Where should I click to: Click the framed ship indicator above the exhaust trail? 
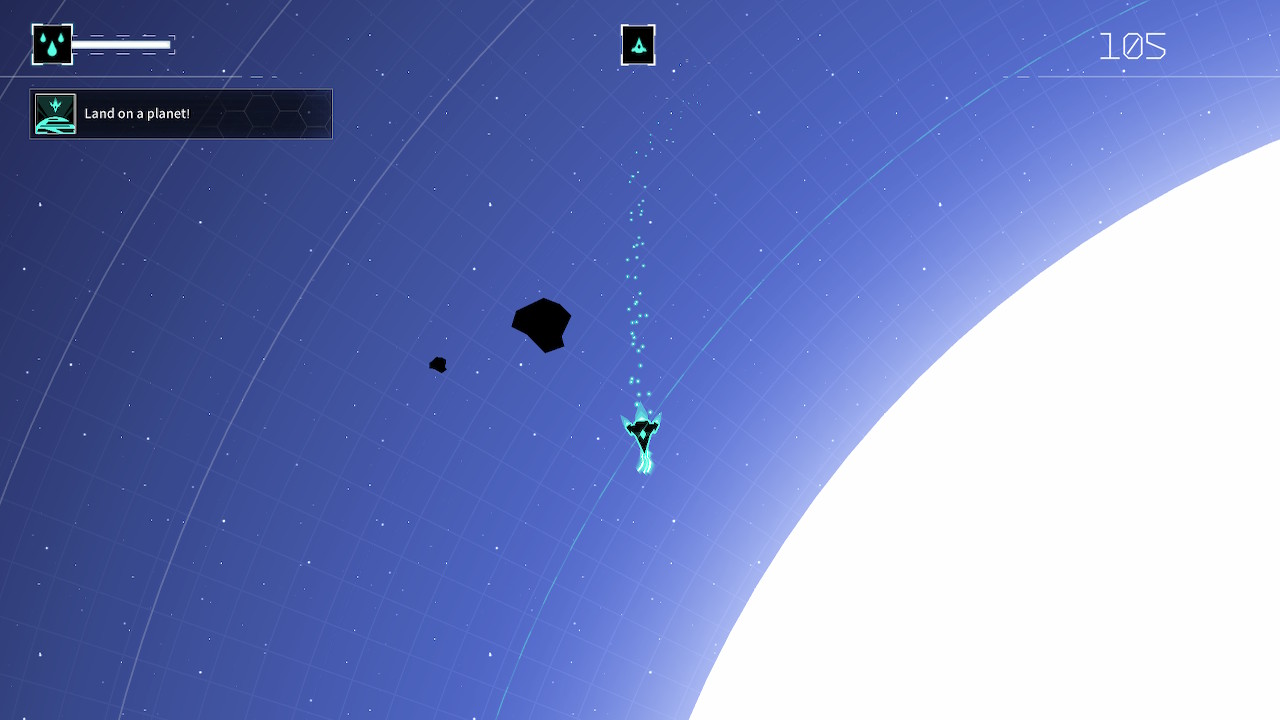[x=637, y=43]
